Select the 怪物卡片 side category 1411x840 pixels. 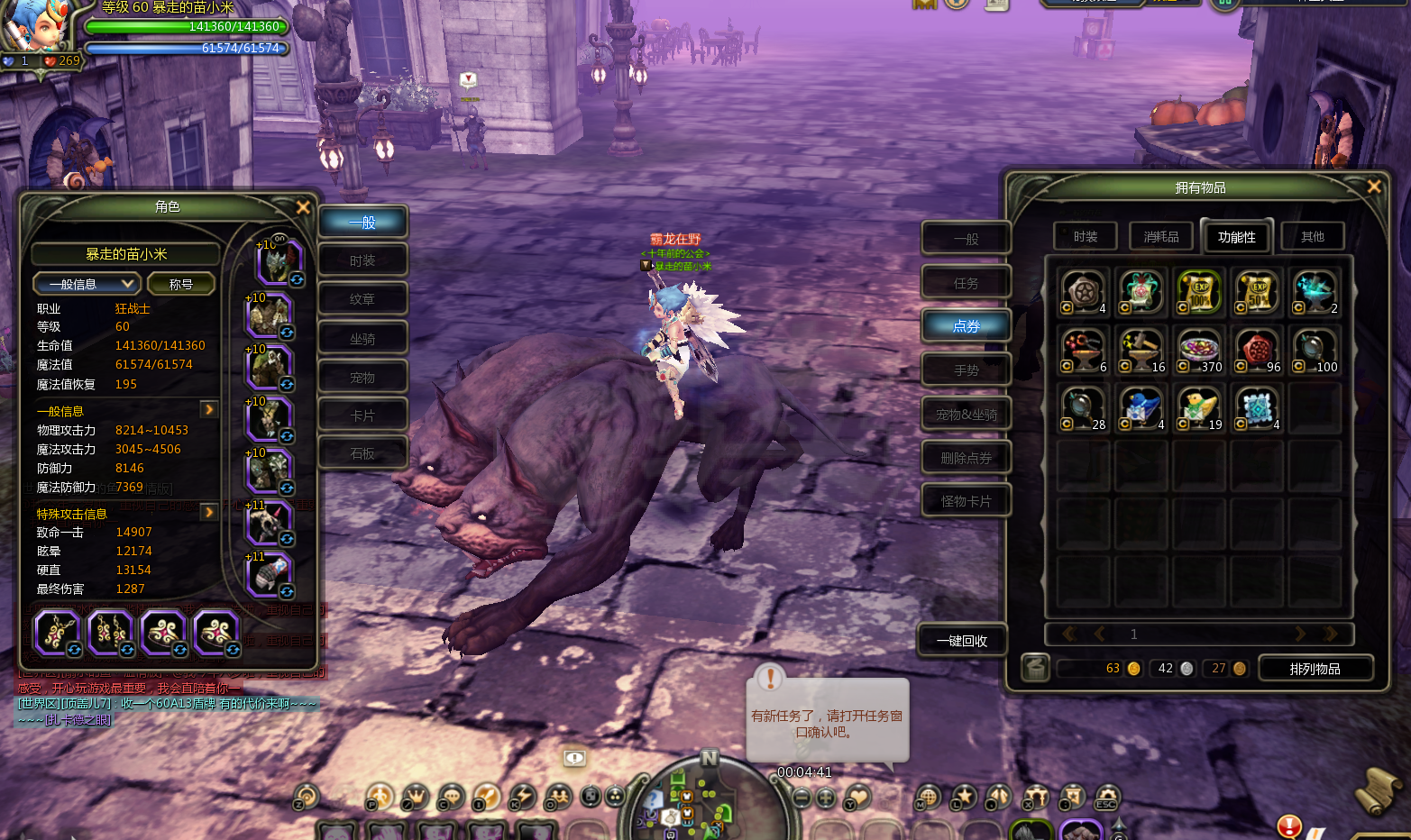[x=966, y=501]
